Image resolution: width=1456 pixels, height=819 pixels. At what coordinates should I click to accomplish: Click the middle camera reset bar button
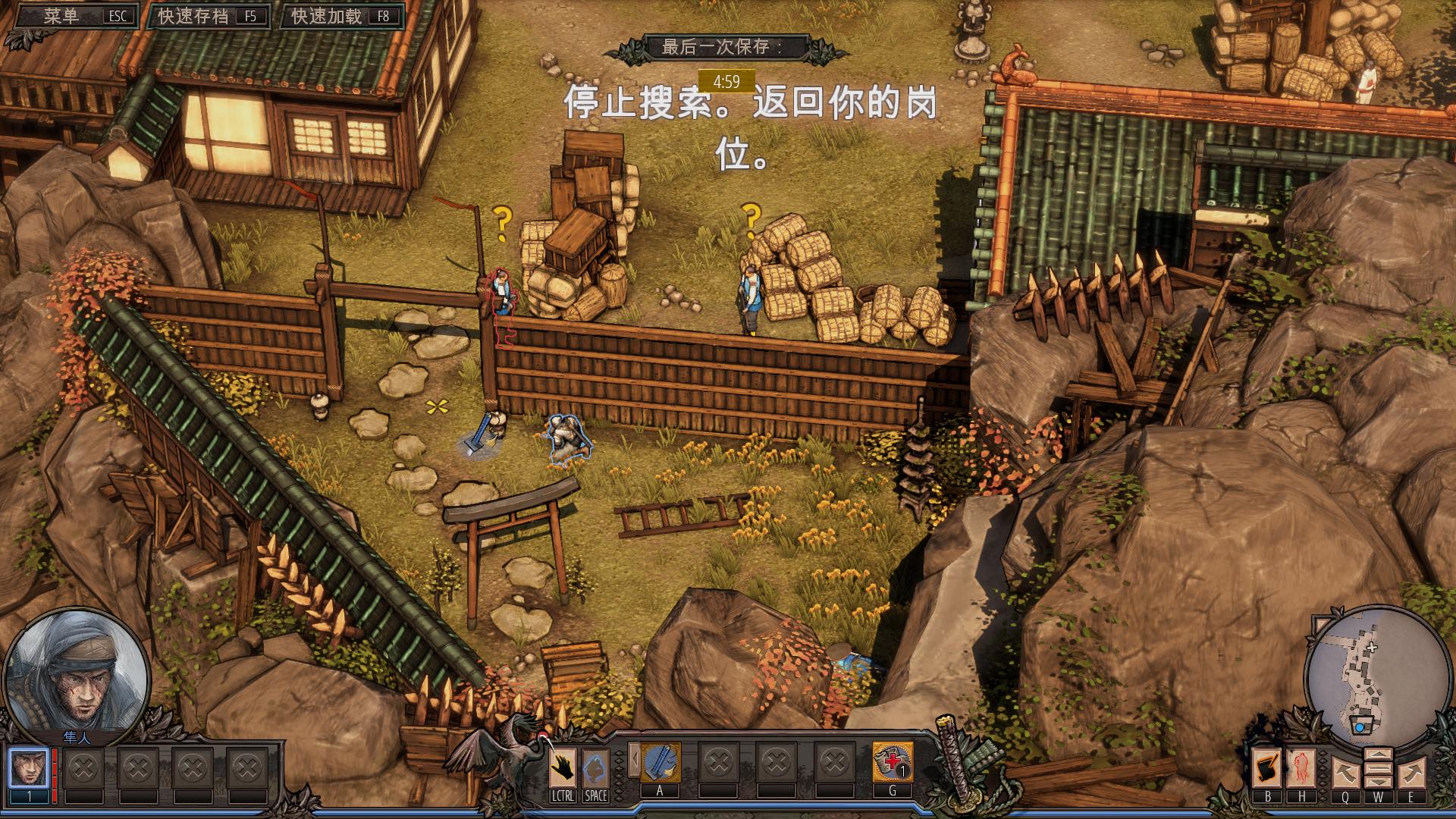click(1378, 769)
